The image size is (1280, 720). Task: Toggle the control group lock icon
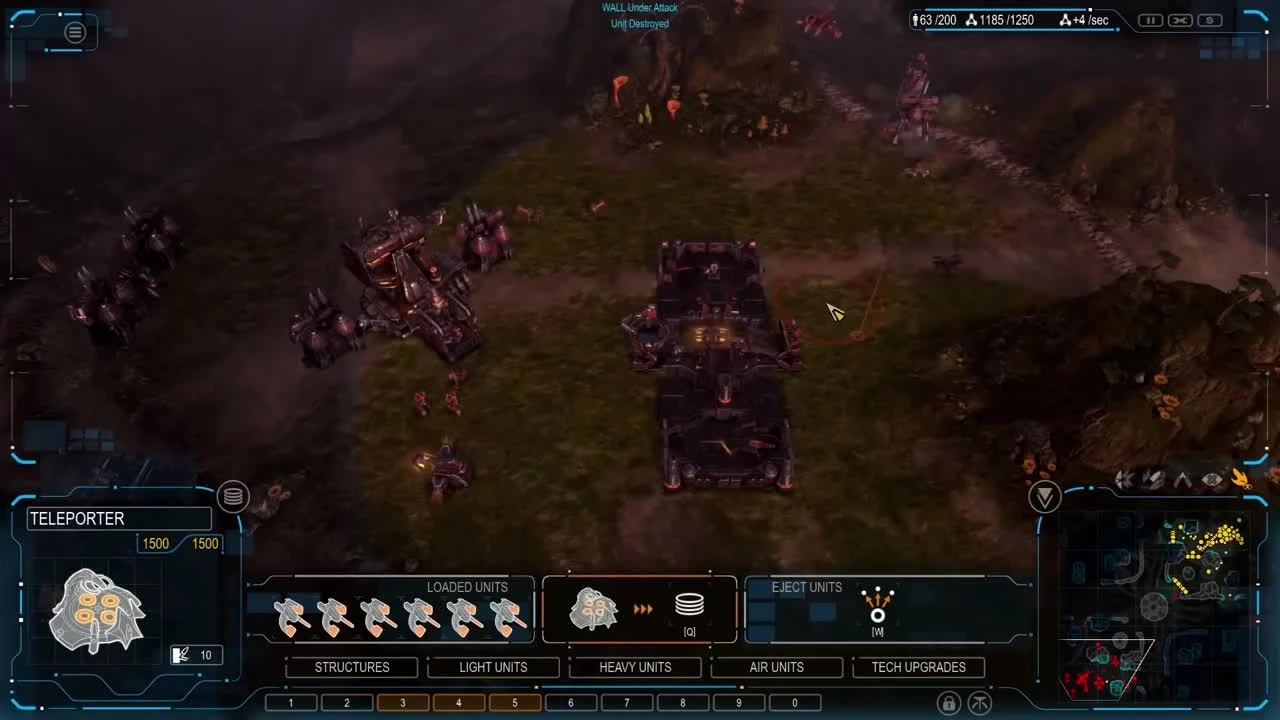pyautogui.click(x=947, y=702)
